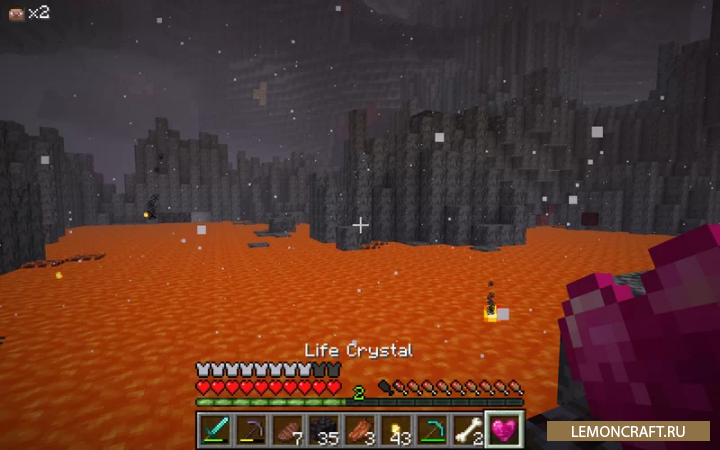Switch to the diamond pickaxe slot
Viewport: 720px width, 450px height.
(x=432, y=429)
